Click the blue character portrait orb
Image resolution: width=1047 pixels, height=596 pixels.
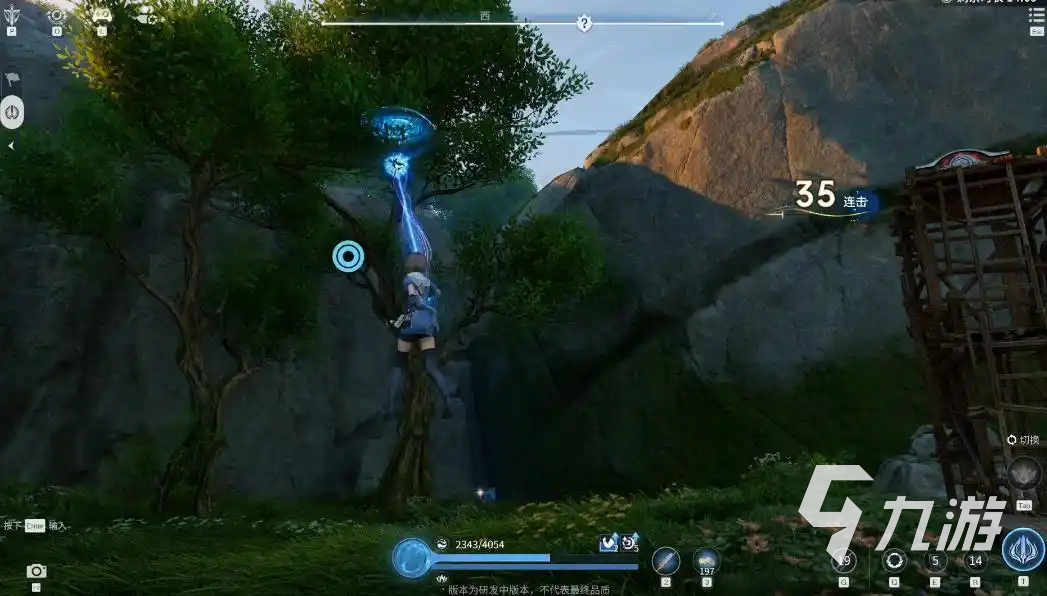coord(411,557)
